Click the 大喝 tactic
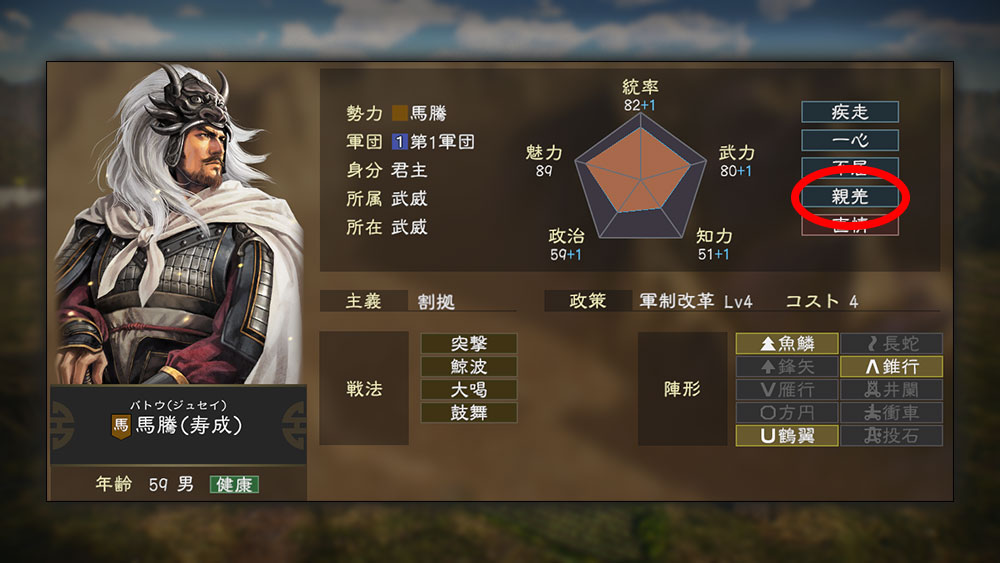This screenshot has height=563, width=1000. [x=469, y=390]
